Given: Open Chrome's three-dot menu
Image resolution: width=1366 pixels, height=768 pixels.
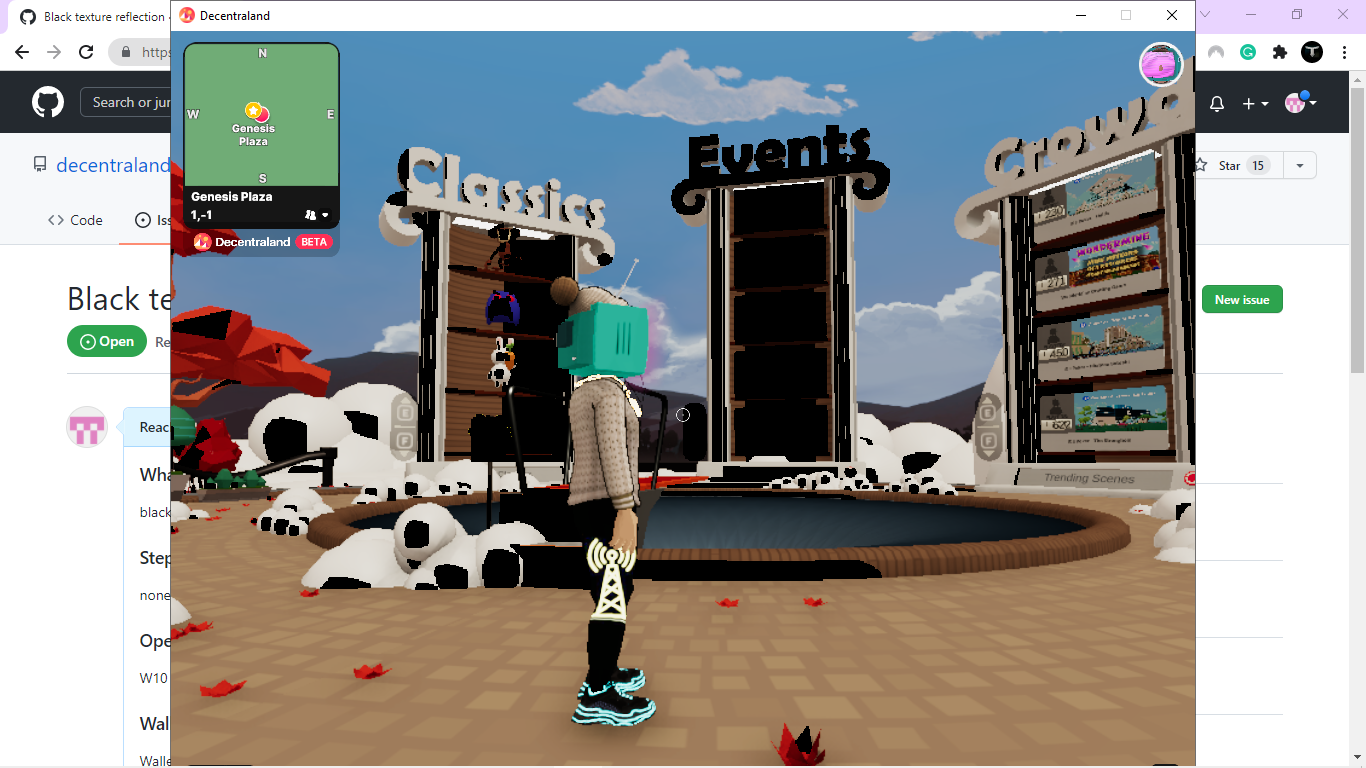Looking at the screenshot, I should click(x=1343, y=52).
